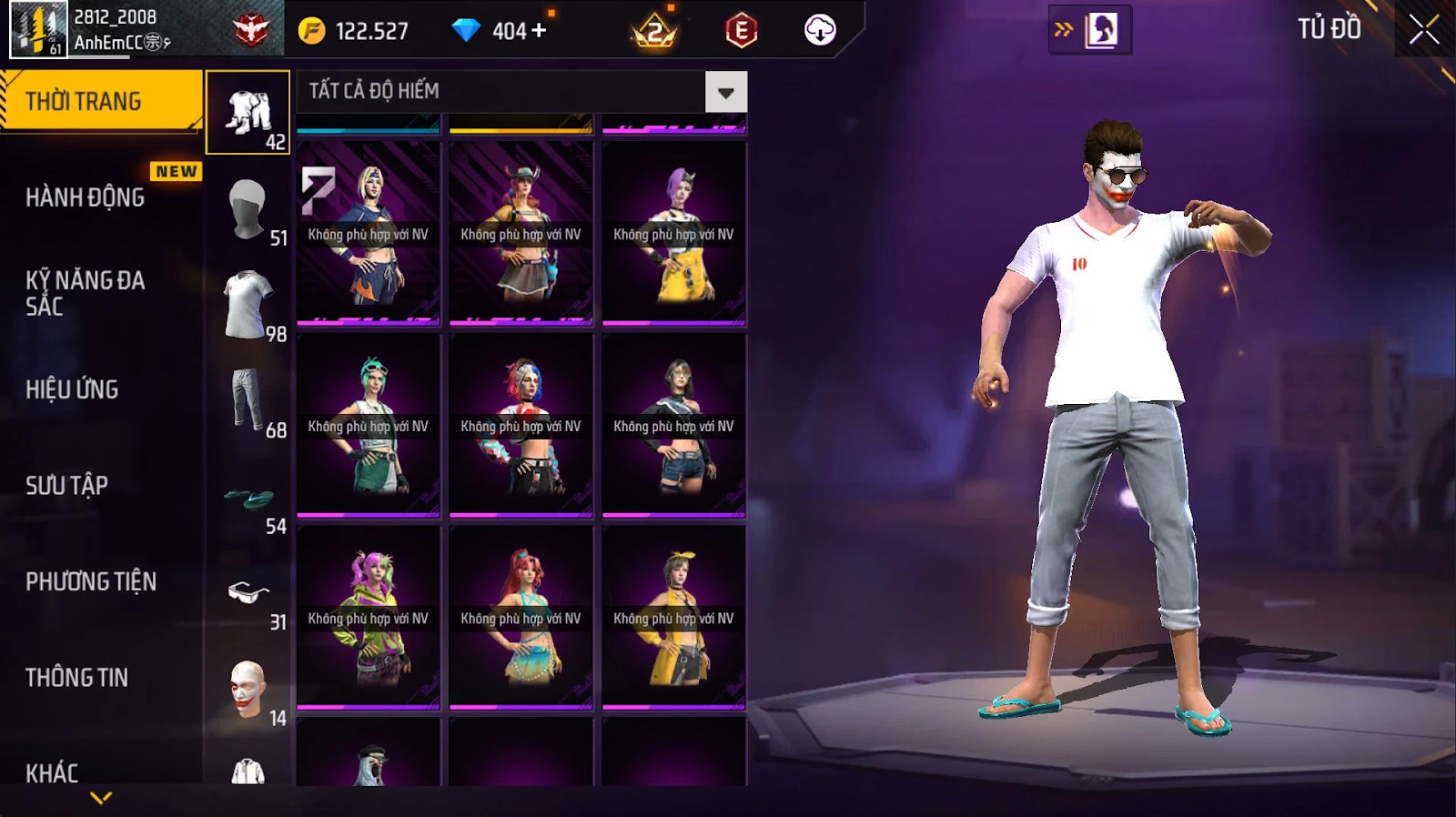Open the rarity filter dropdown

[x=725, y=92]
